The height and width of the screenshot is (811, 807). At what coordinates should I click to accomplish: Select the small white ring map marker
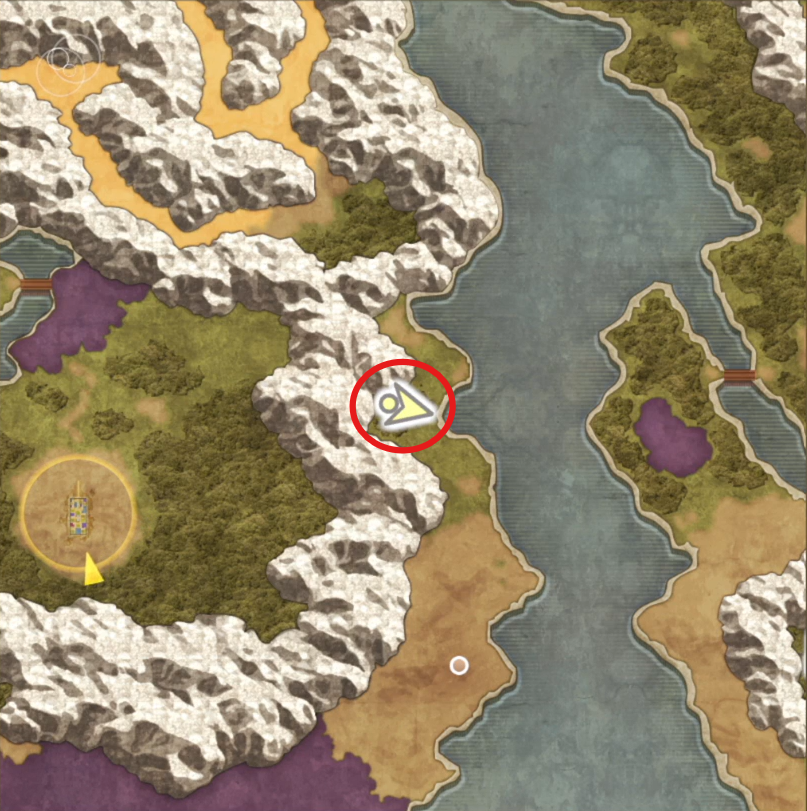coord(459,665)
